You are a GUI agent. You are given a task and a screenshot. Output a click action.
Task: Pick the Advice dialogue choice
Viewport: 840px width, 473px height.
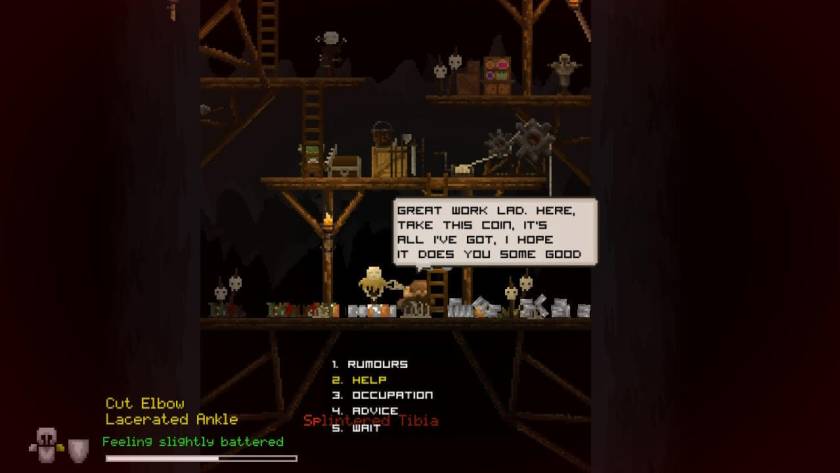pos(373,411)
